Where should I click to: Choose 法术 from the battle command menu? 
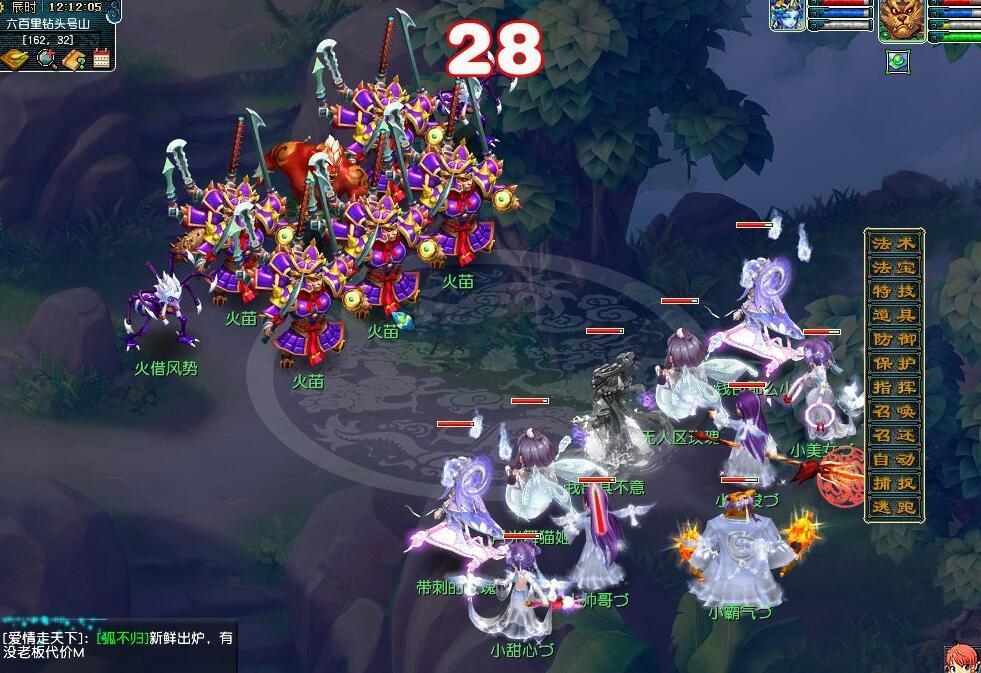point(893,243)
